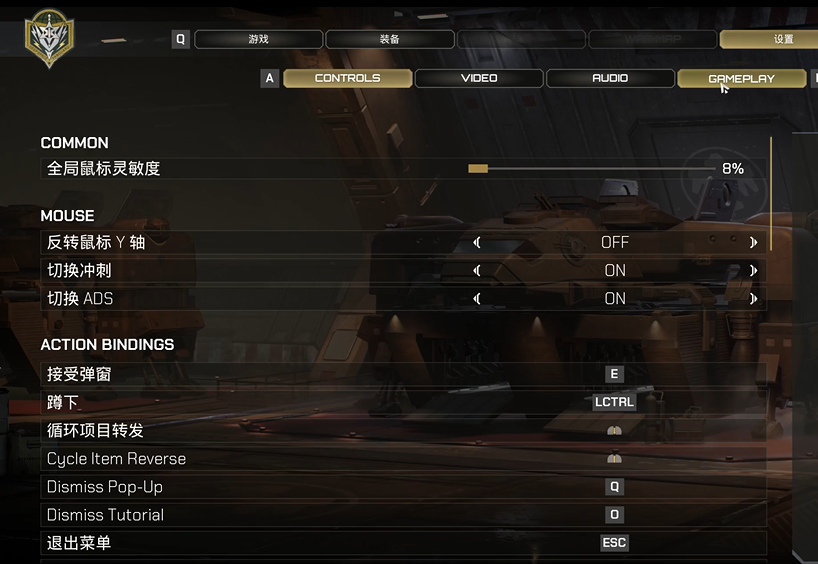Open the 游戏 top menu tab
Image resolution: width=818 pixels, height=564 pixels.
258,40
